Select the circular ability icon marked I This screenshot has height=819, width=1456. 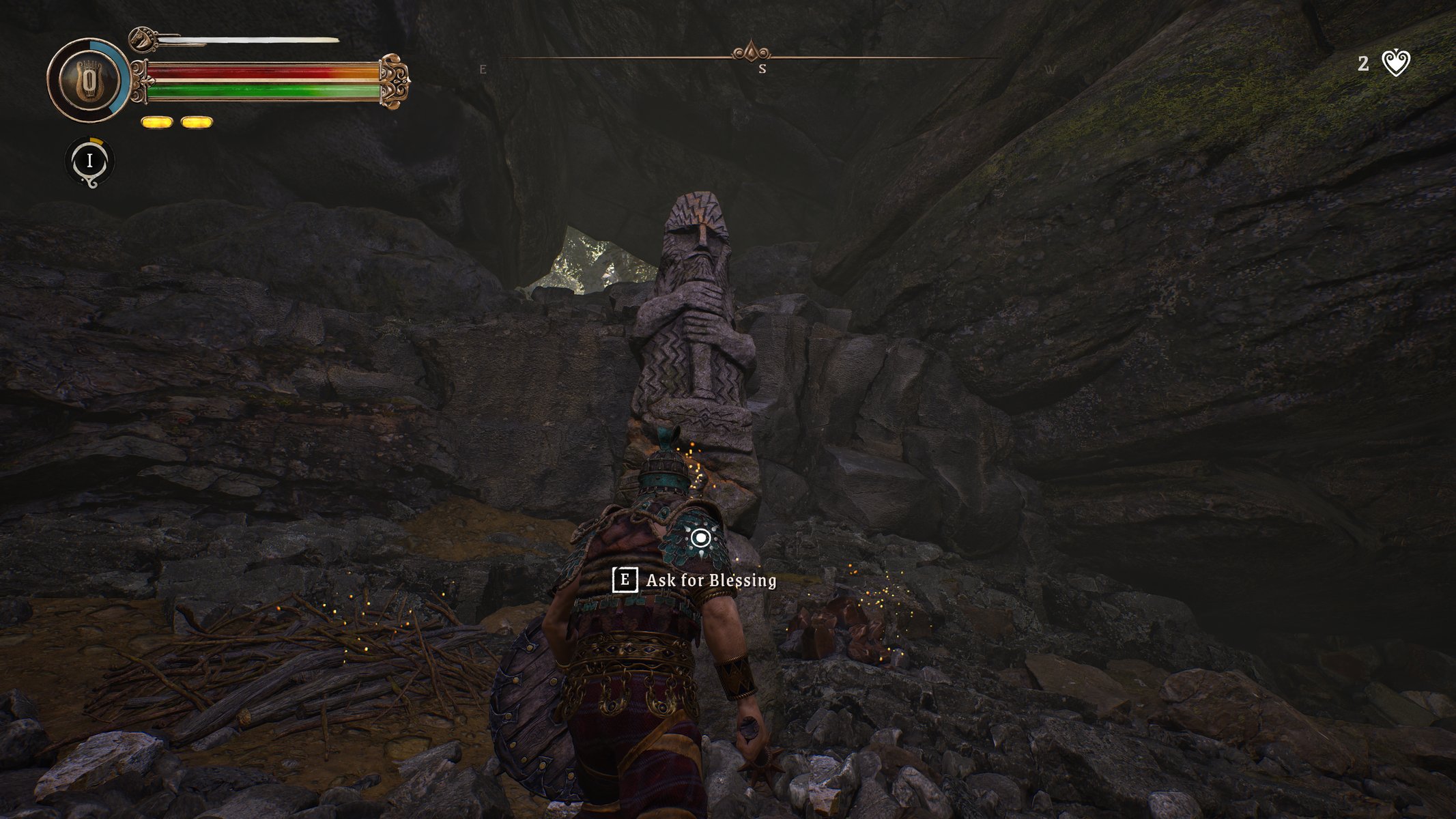[89, 161]
